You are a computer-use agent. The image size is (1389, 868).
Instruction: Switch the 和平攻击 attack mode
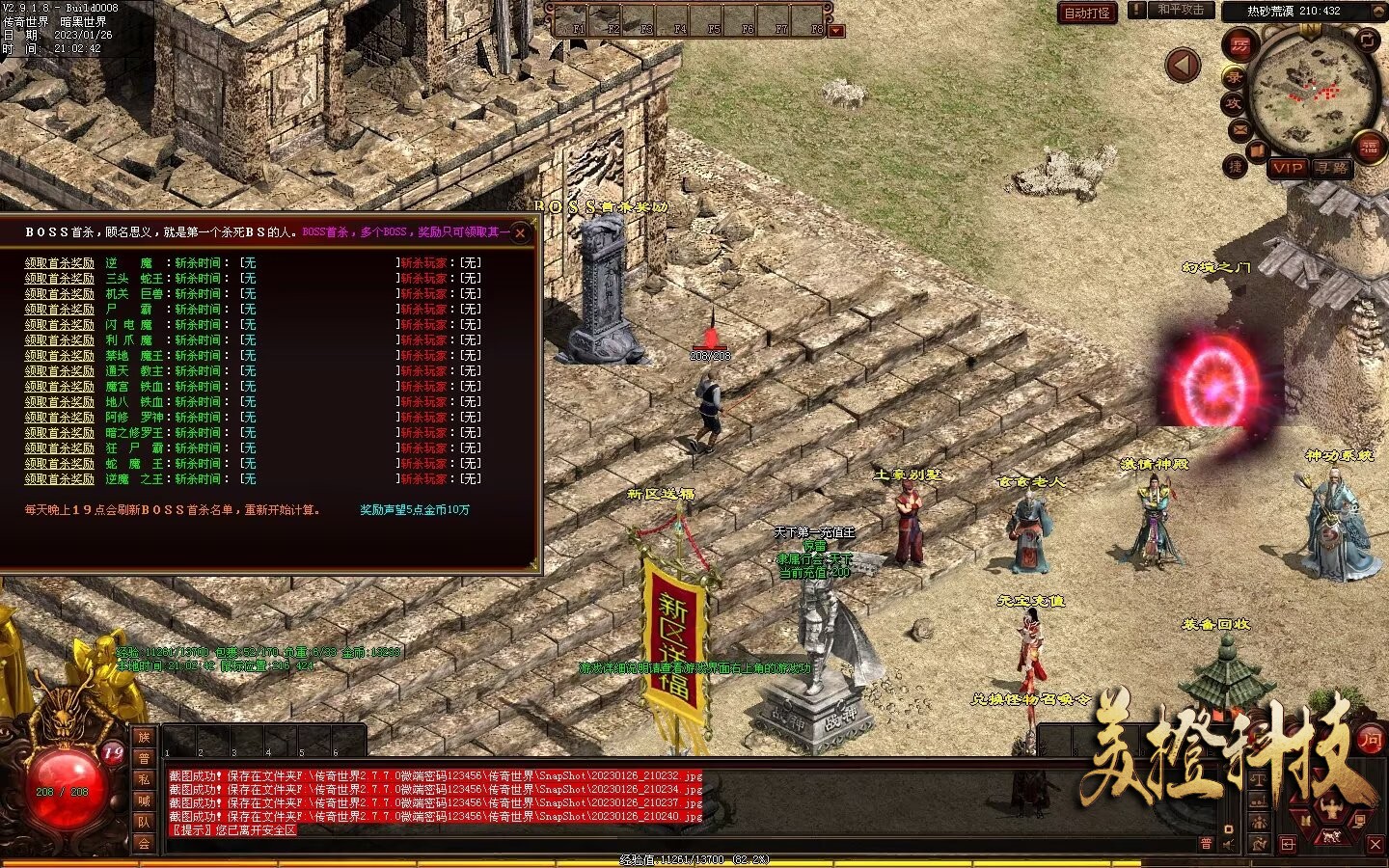[1181, 10]
